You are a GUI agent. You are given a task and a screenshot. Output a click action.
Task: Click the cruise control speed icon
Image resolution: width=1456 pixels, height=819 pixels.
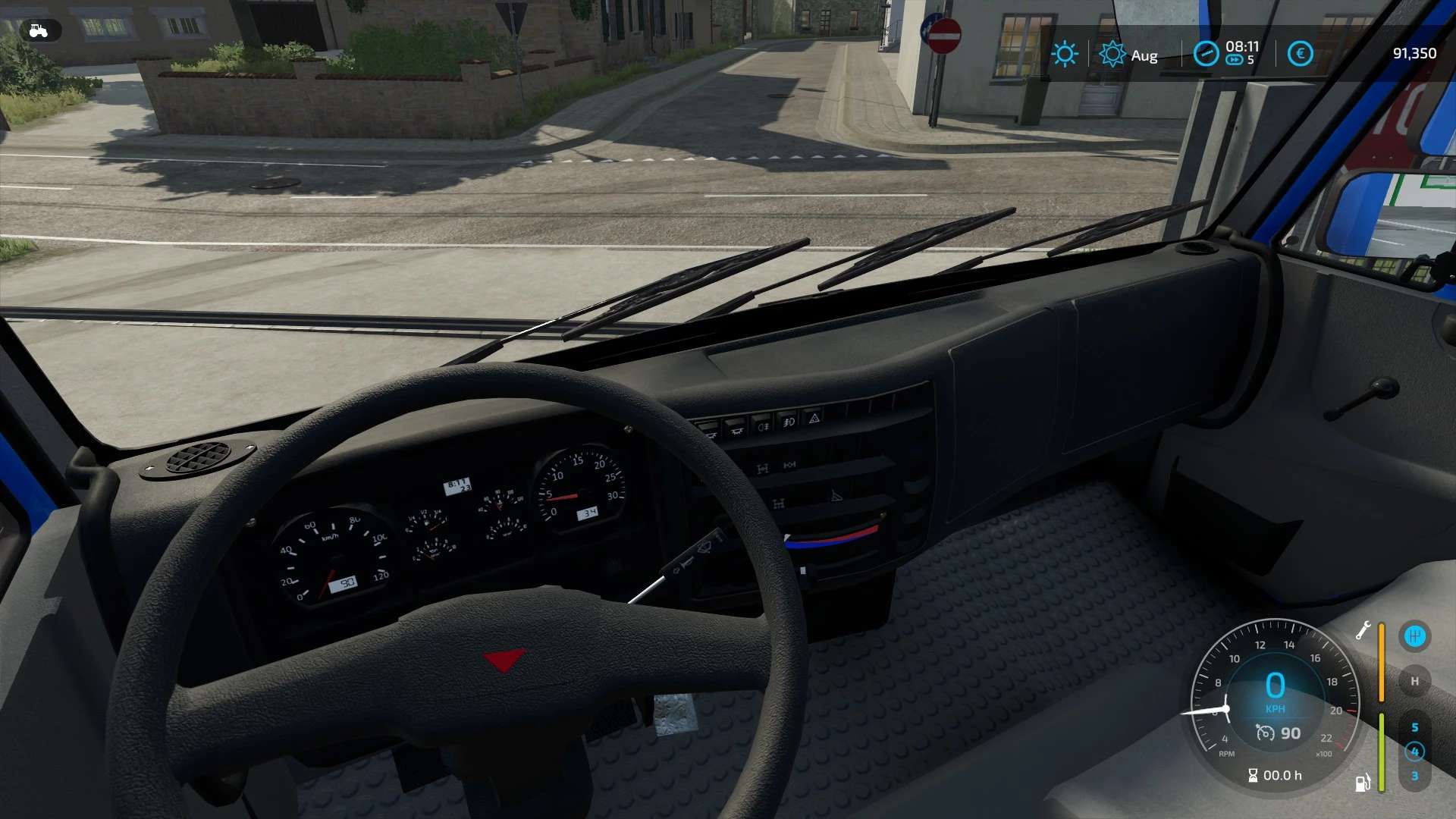1265,733
